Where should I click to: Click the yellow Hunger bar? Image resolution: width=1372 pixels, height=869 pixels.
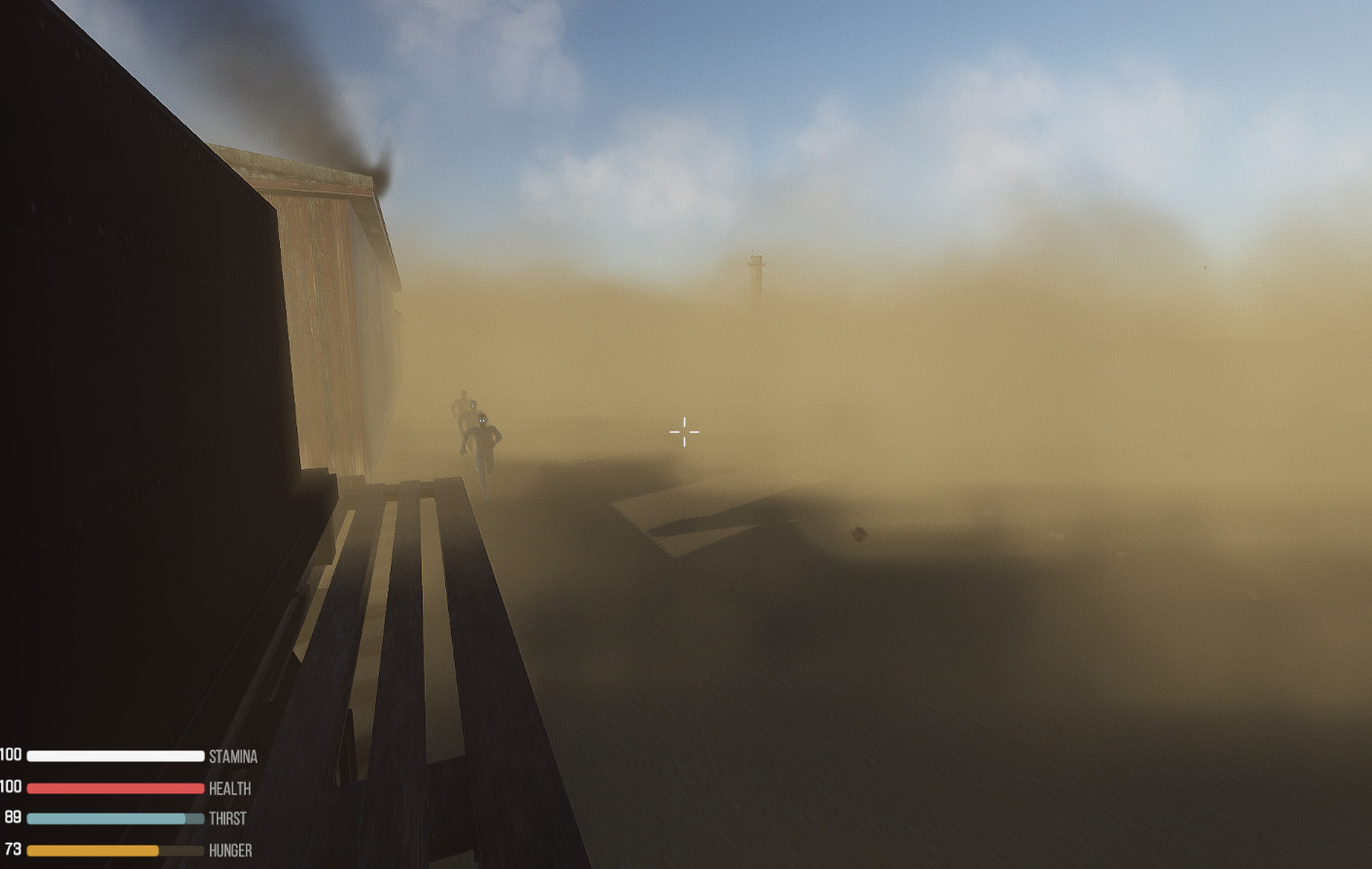click(x=97, y=850)
